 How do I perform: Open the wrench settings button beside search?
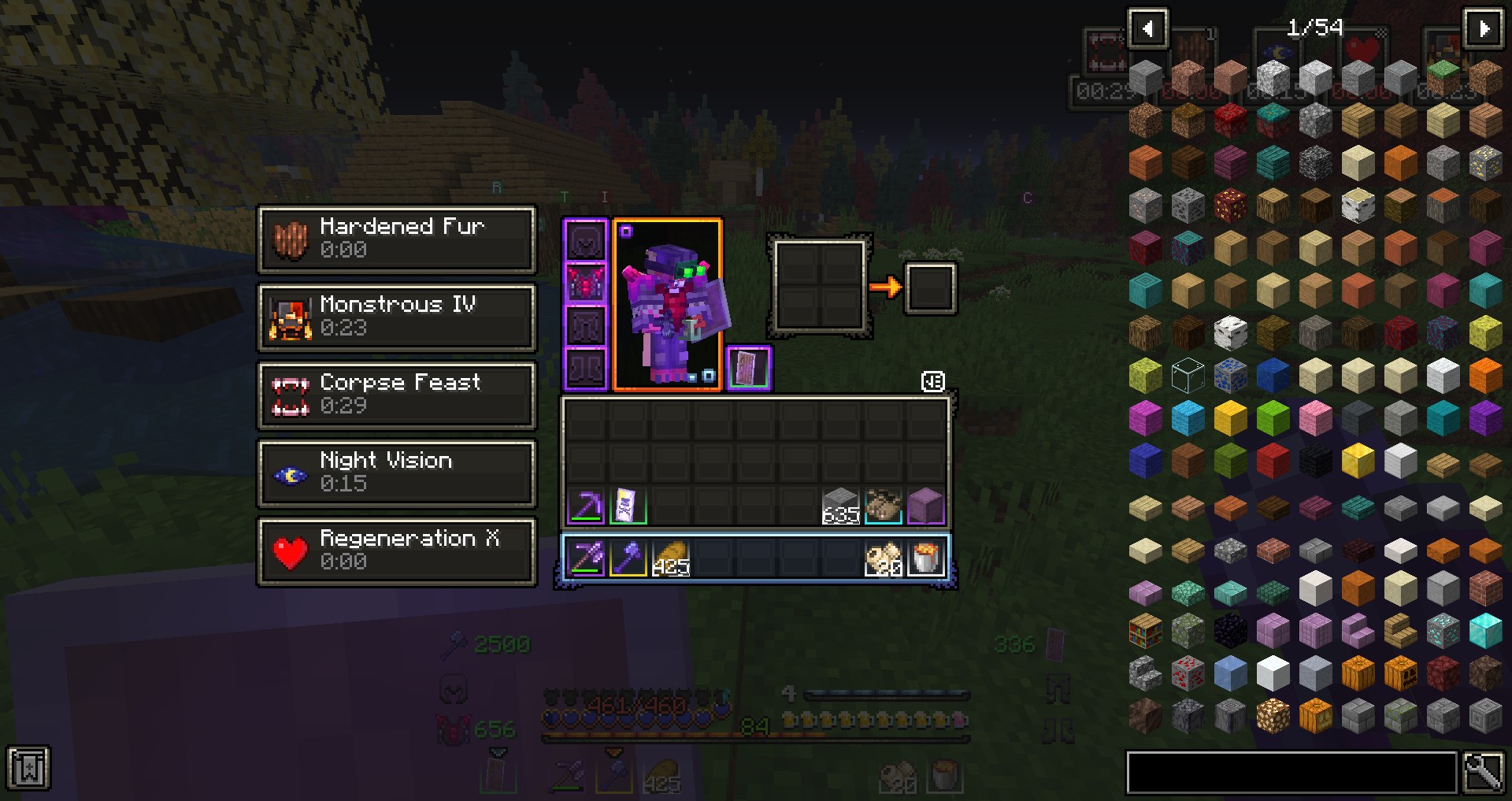point(1483,772)
